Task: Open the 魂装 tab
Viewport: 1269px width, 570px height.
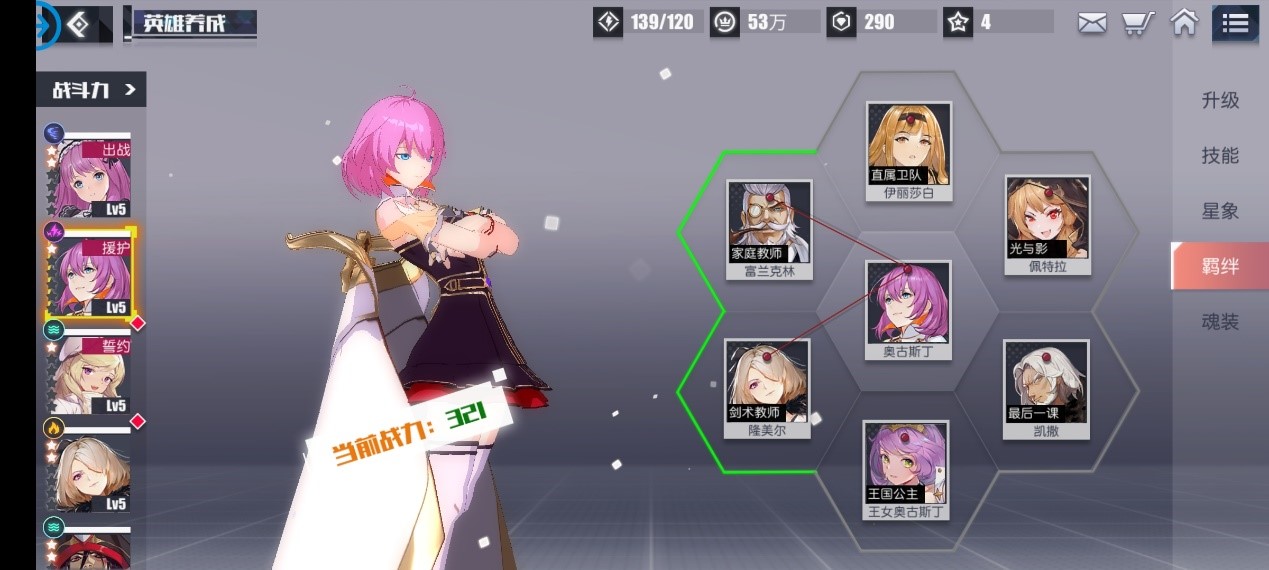Action: (1220, 322)
